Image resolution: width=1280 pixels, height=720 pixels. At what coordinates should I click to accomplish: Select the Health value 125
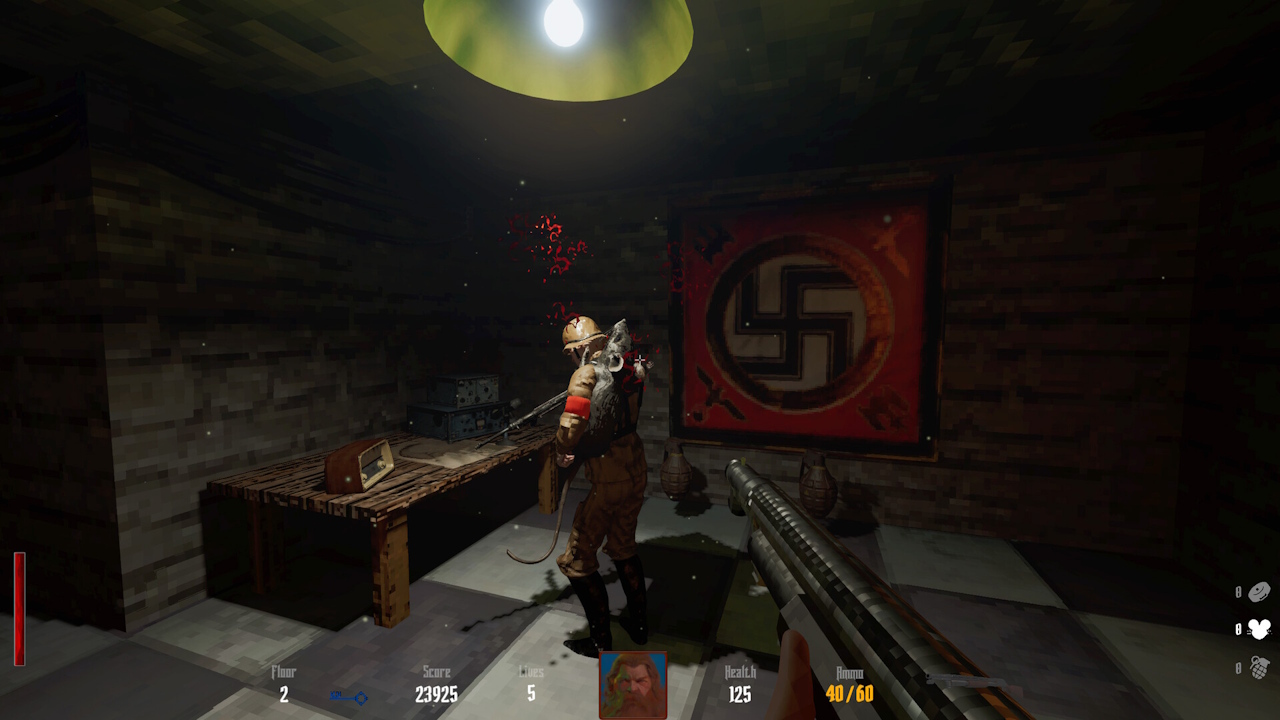[x=738, y=693]
